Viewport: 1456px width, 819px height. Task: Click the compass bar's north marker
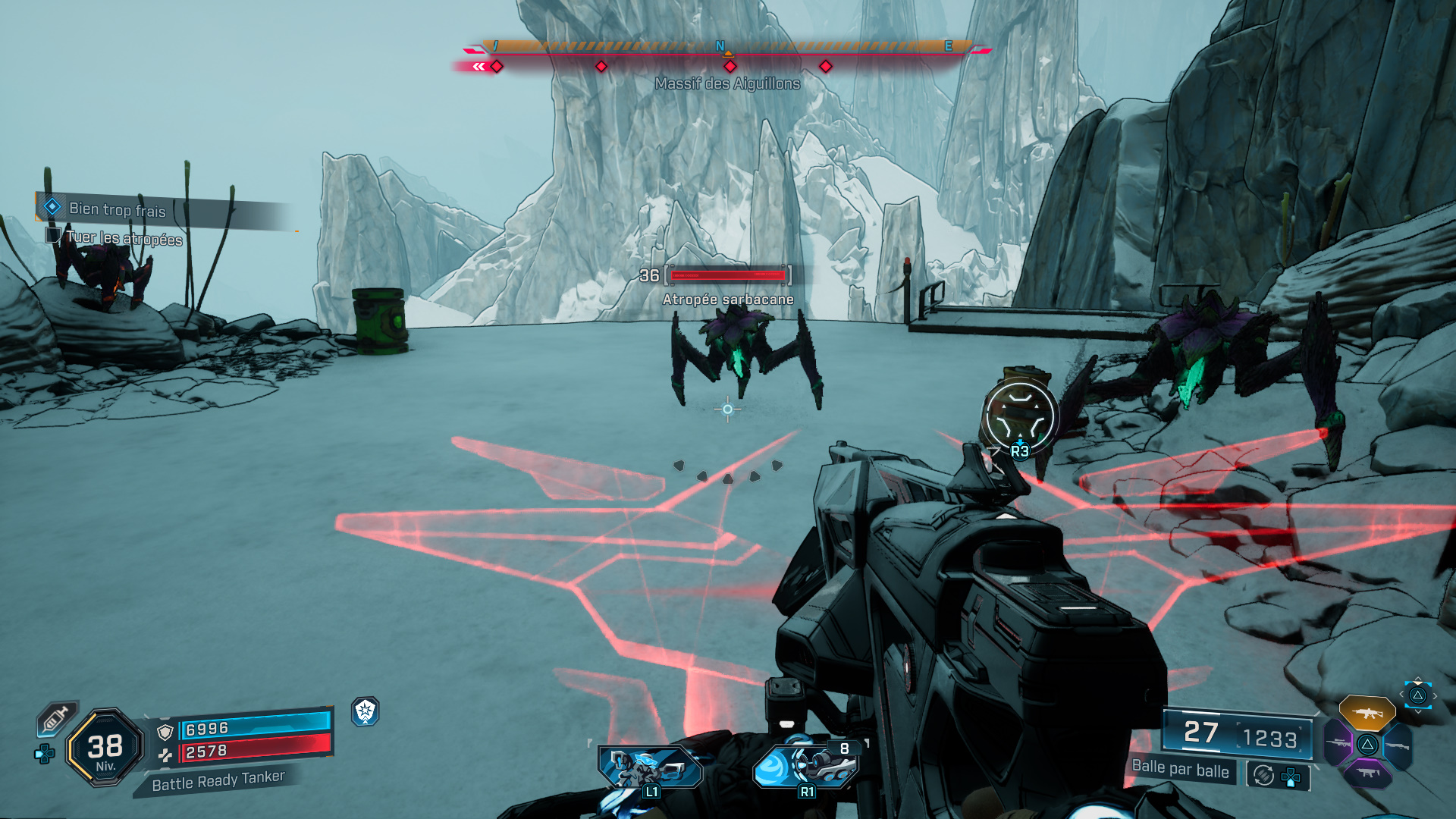click(x=720, y=46)
